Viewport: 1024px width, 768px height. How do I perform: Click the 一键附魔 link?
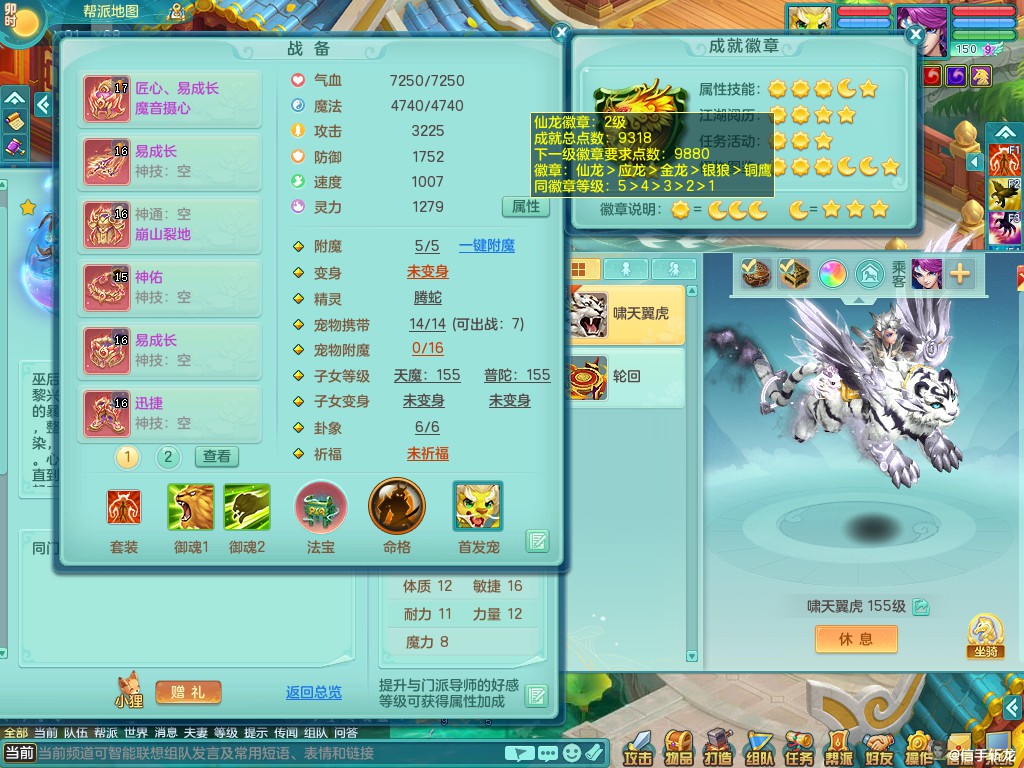487,246
